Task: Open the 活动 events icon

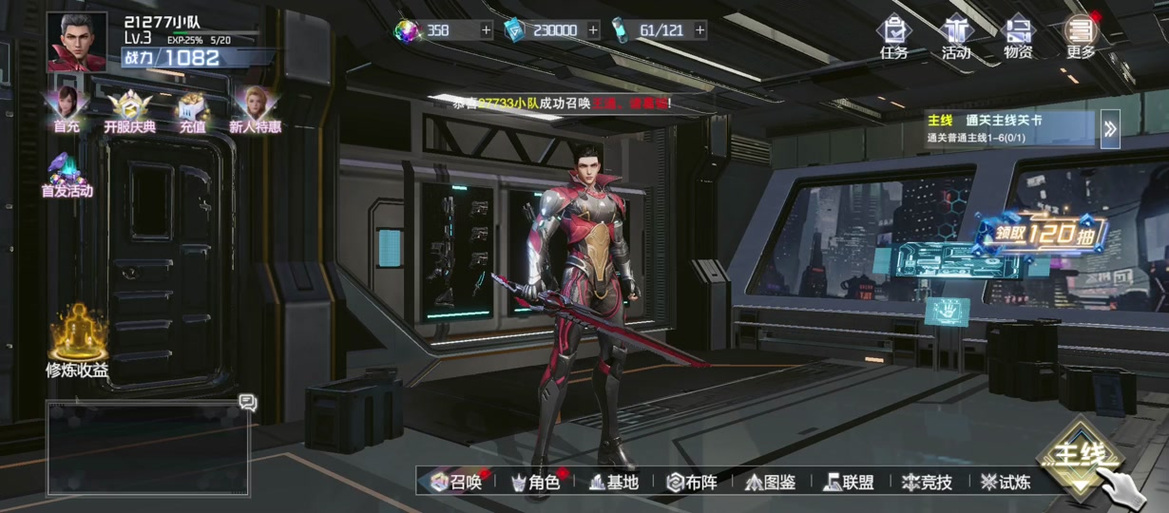Action: tap(956, 36)
